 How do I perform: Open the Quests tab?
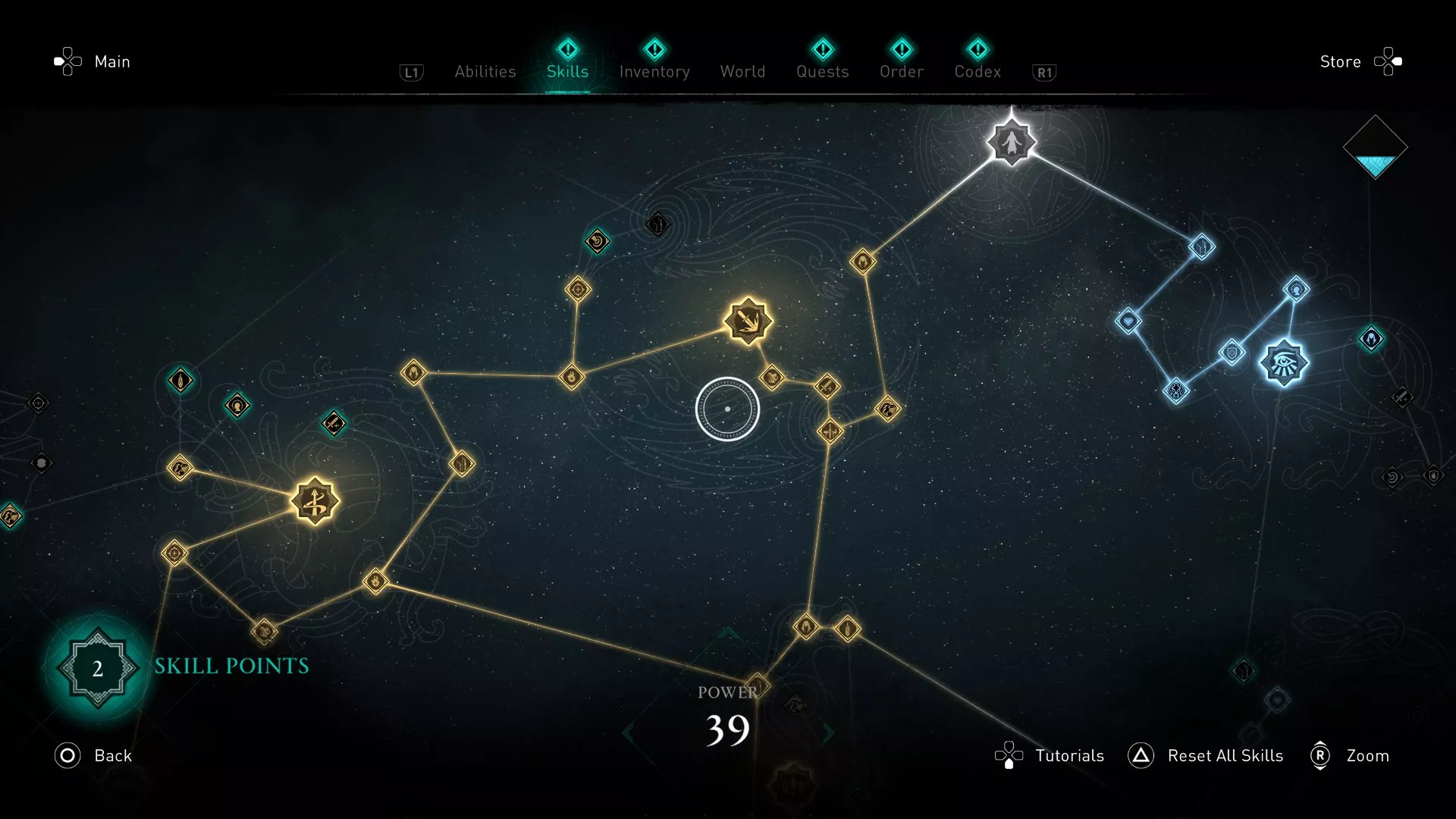(x=822, y=71)
